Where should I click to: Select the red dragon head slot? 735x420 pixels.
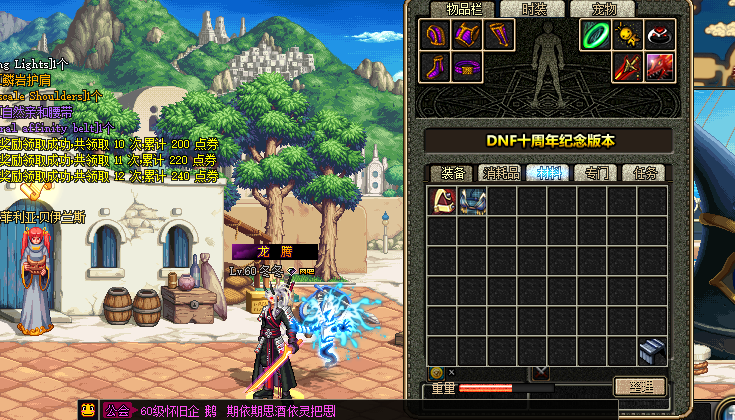click(x=659, y=68)
